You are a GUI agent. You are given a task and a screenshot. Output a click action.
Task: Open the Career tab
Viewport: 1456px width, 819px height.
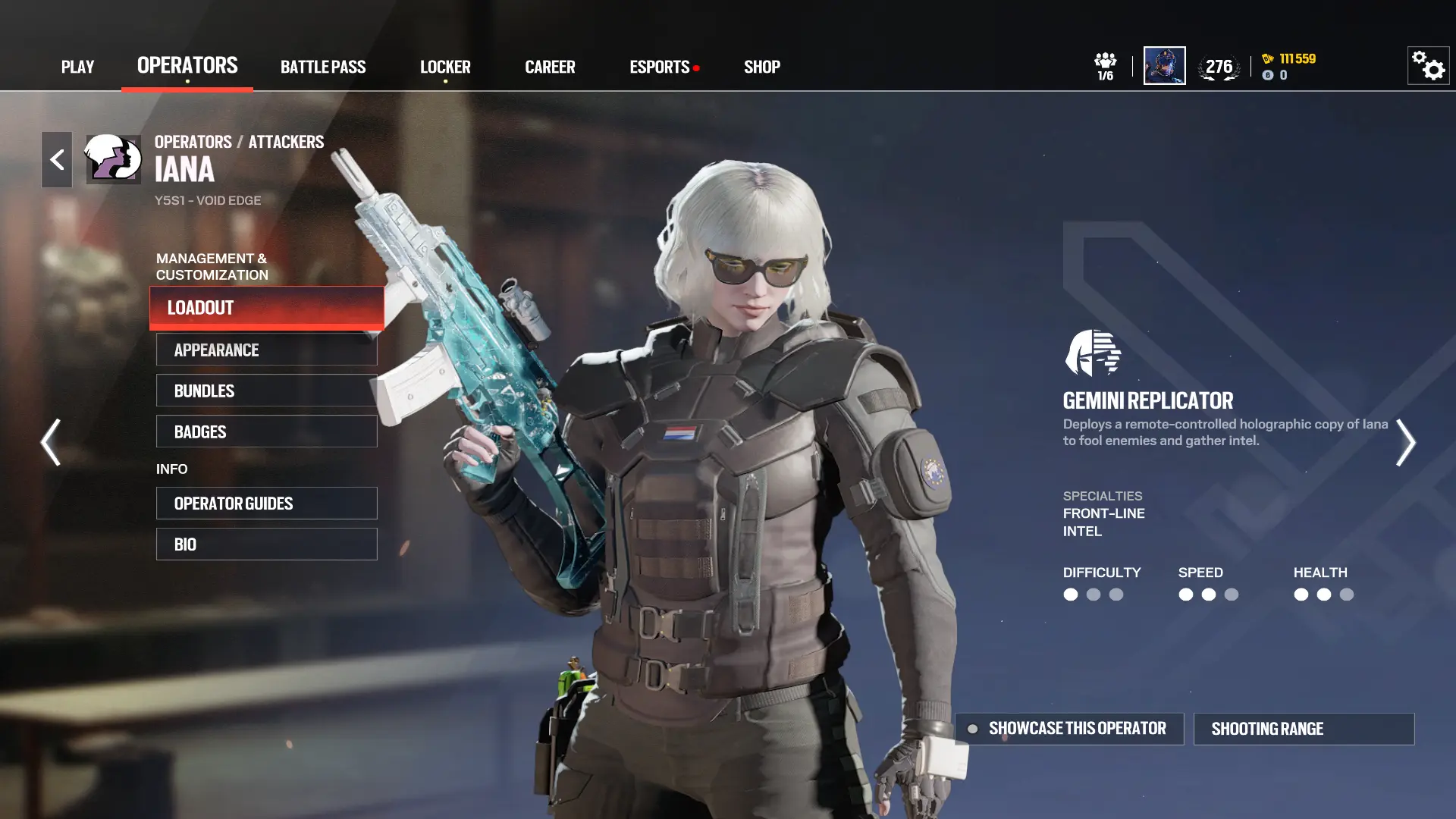550,67
